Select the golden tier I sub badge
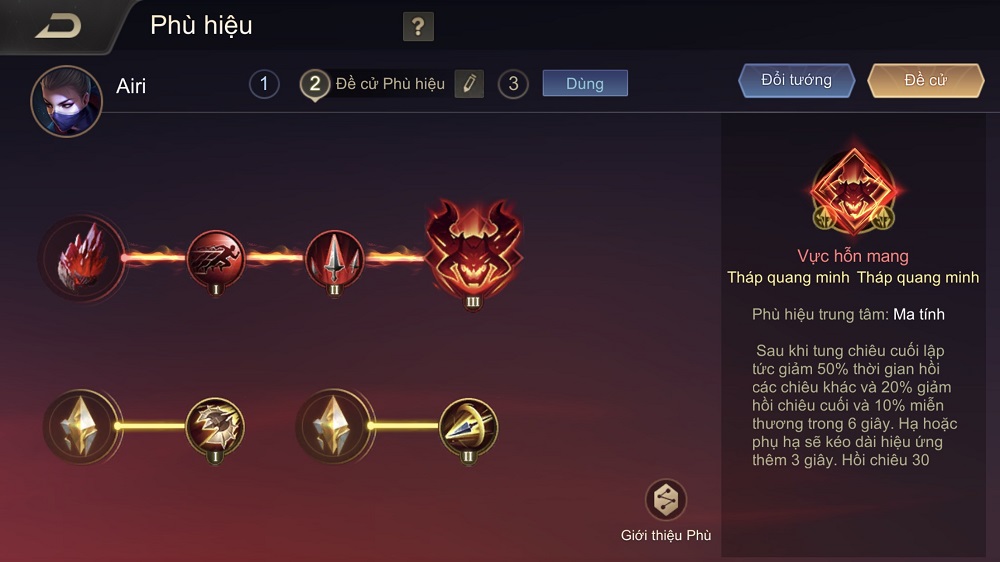The width and height of the screenshot is (1000, 562). (x=216, y=427)
